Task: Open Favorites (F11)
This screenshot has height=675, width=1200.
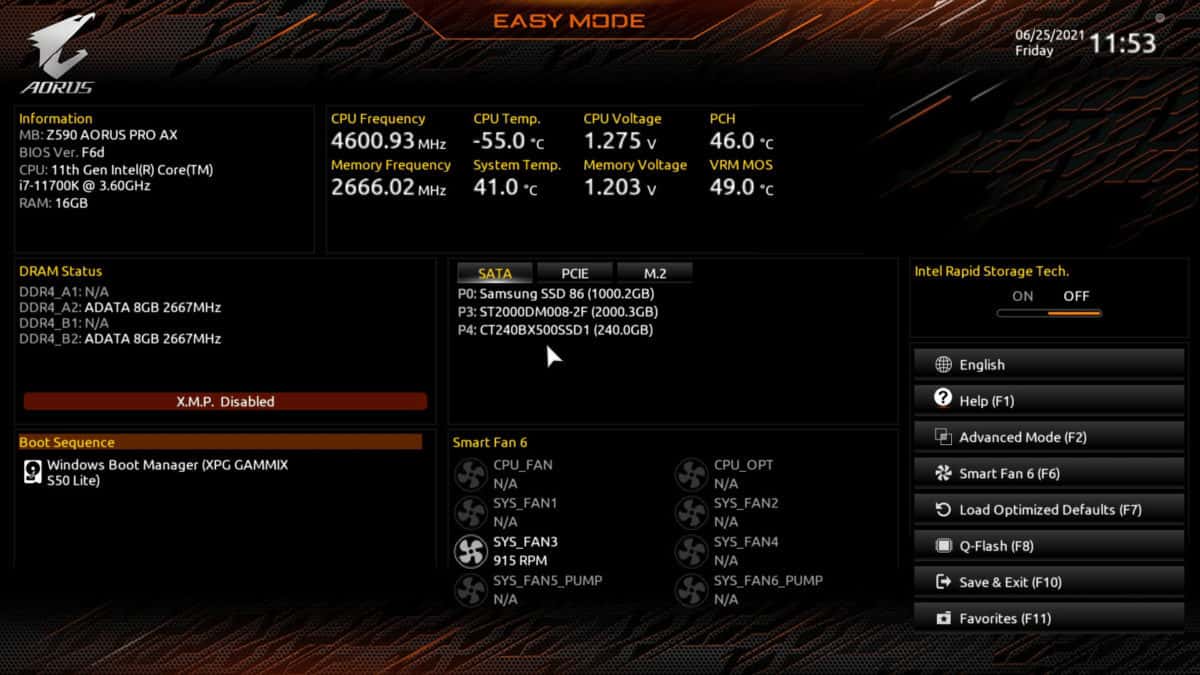Action: (x=1049, y=619)
